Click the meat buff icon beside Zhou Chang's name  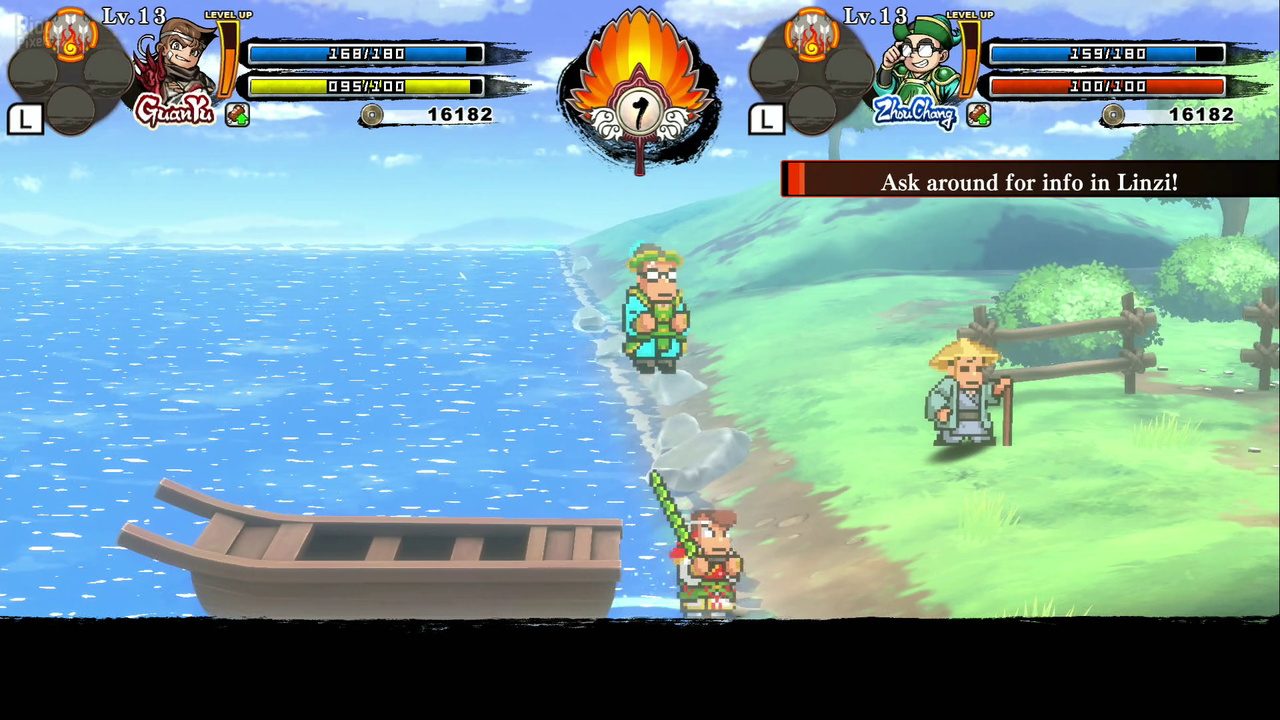978,114
